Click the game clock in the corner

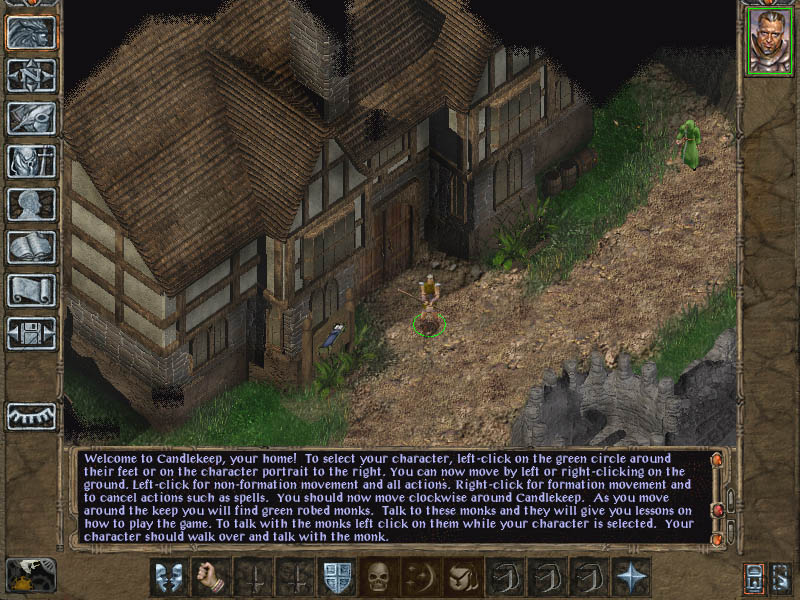[x=31, y=575]
